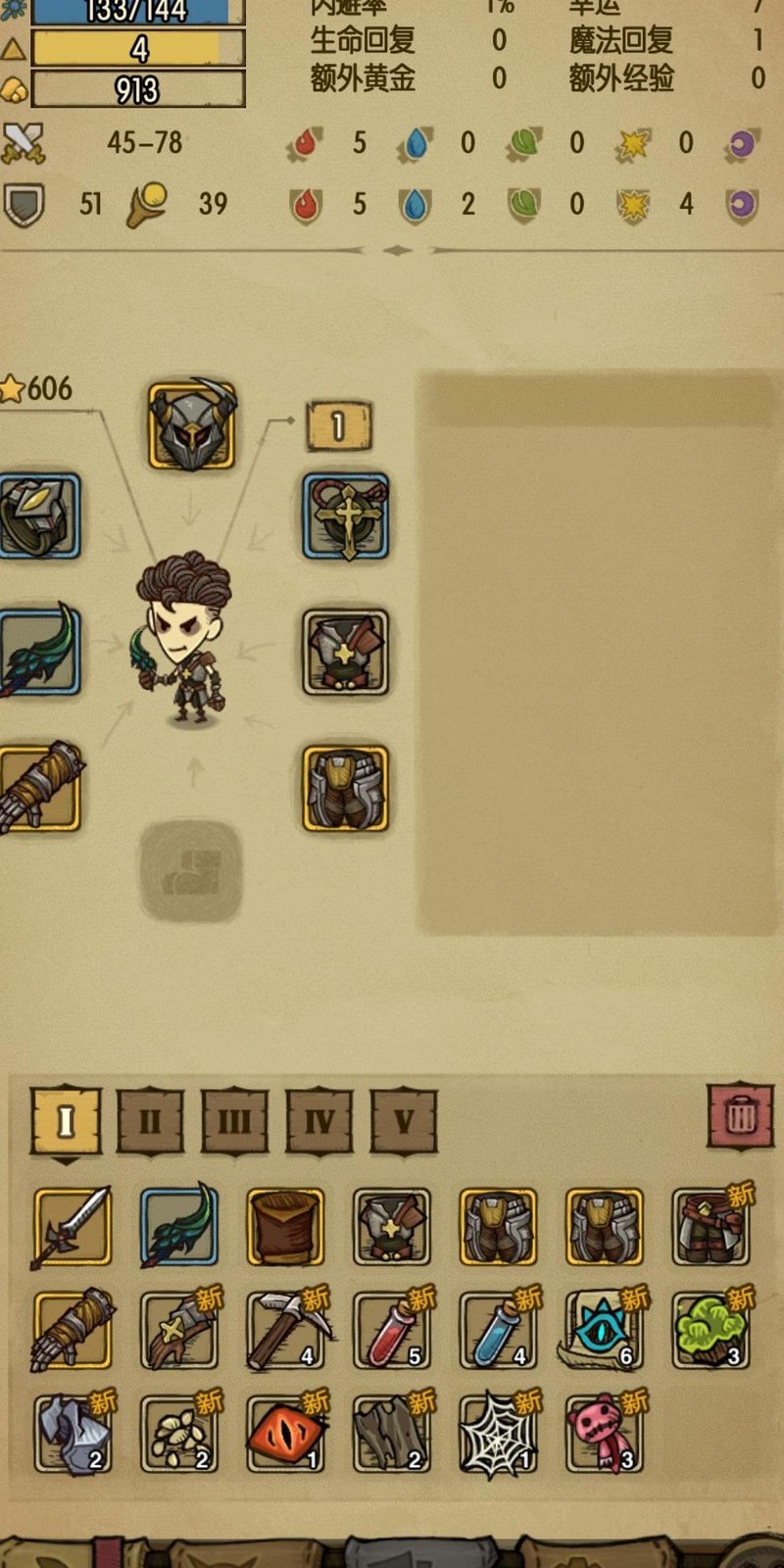Open the equipped chest armor slot
This screenshot has height=1568, width=784.
[346, 652]
